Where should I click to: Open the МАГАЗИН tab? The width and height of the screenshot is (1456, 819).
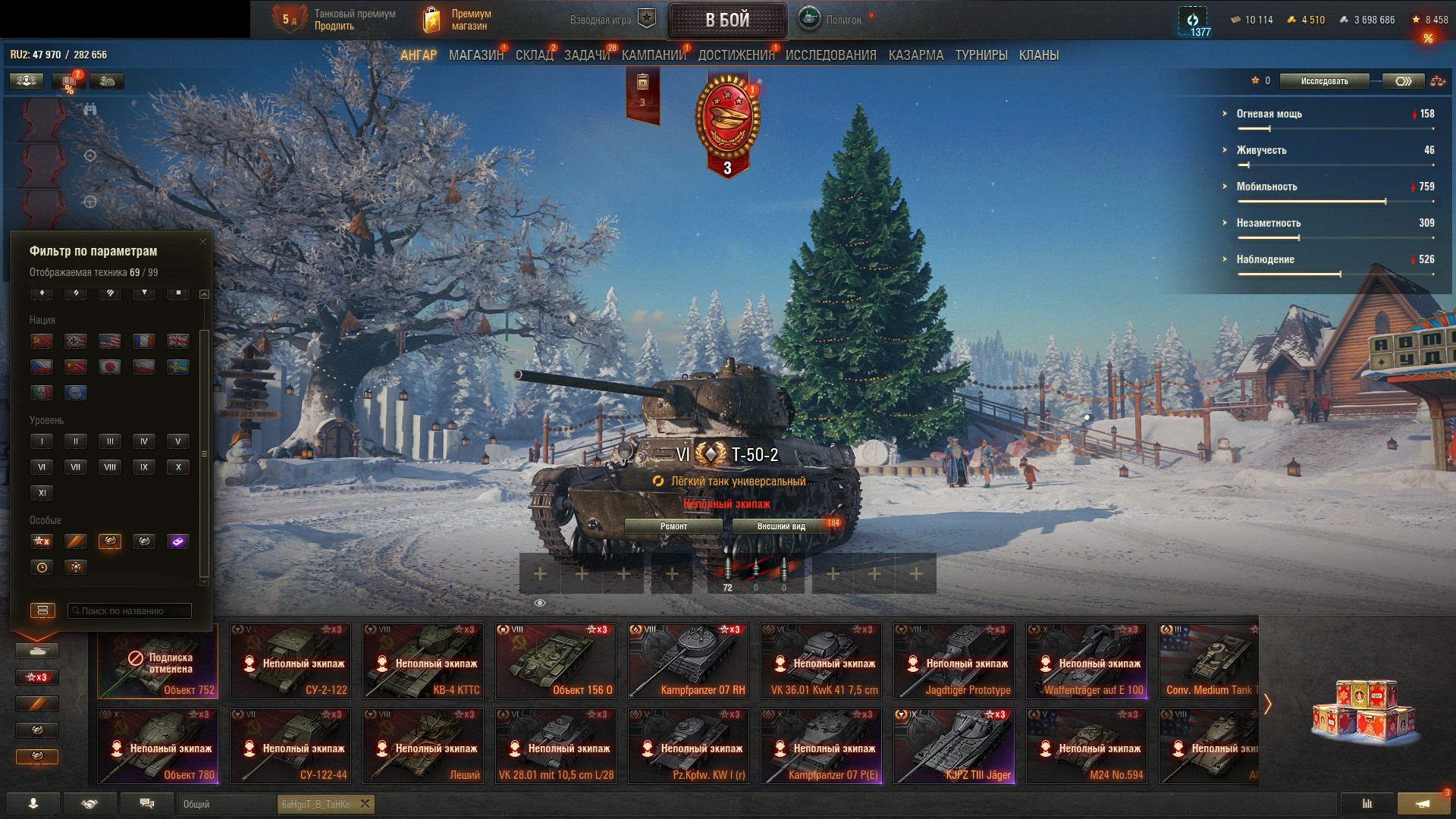tap(475, 55)
